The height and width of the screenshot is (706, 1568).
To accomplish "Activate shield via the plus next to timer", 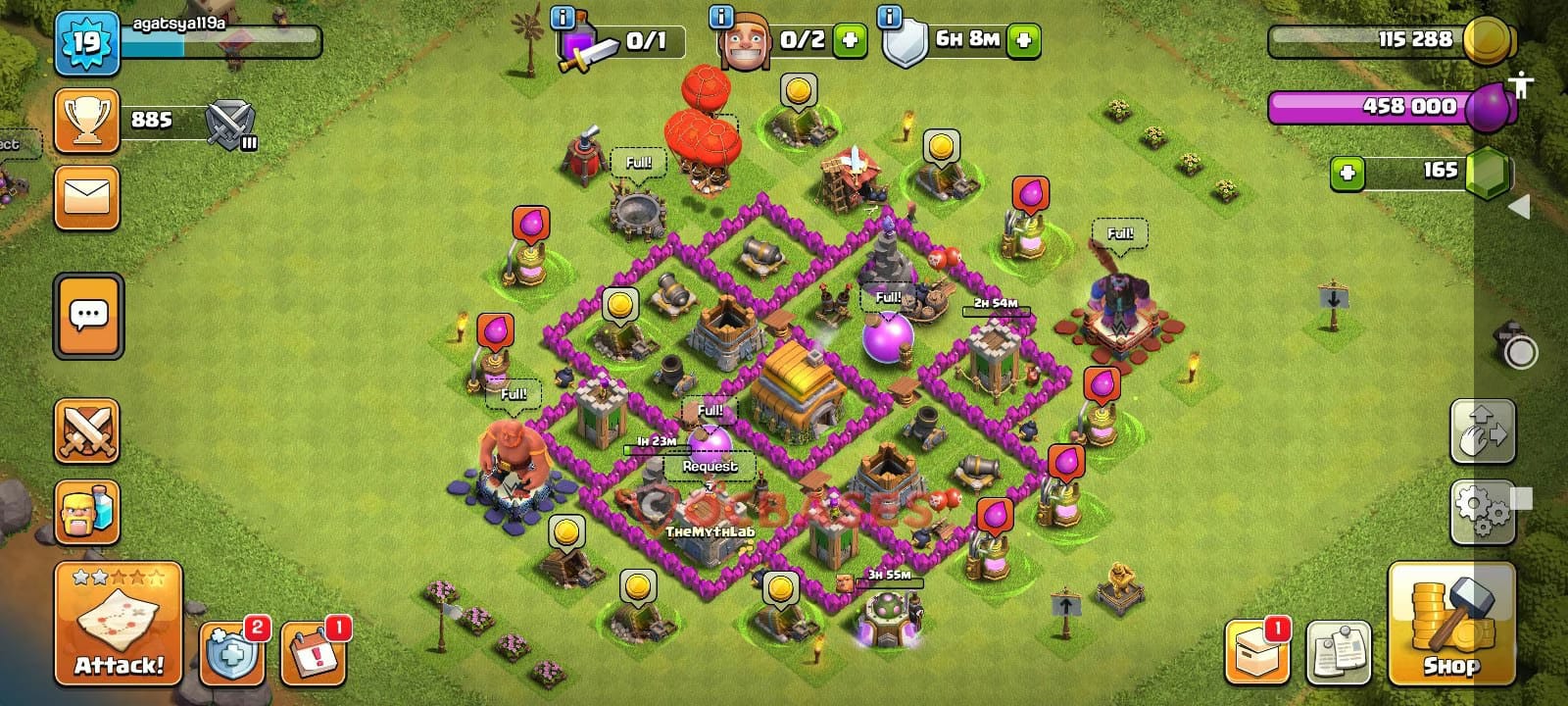I will (x=1024, y=41).
